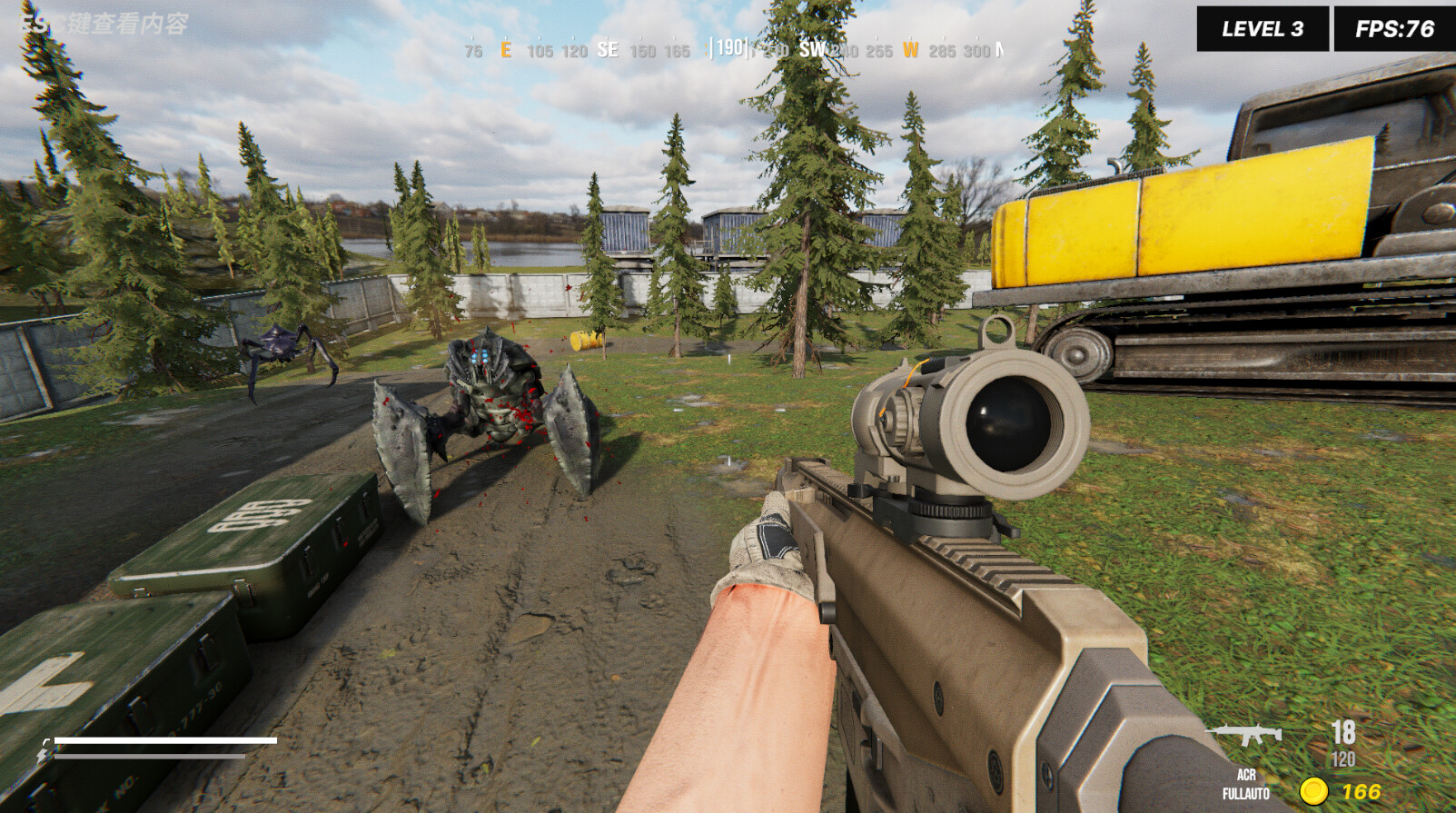Click the yellow coin currency icon

pos(1313,791)
